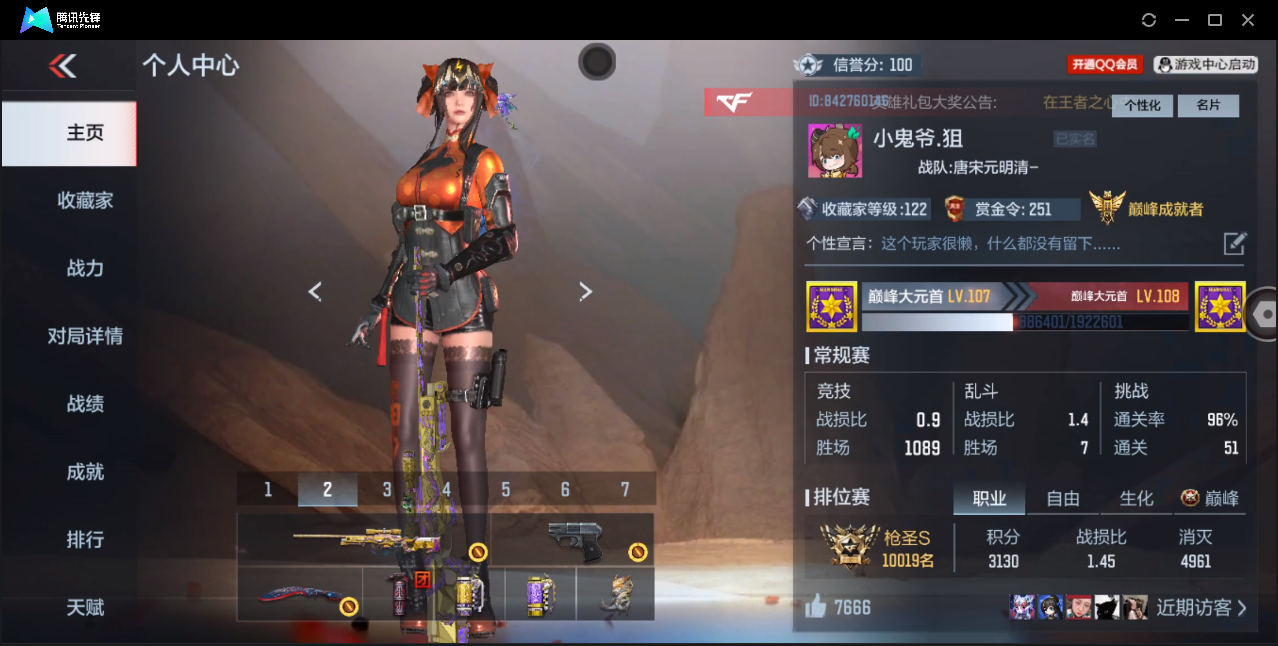This screenshot has height=646, width=1278.
Task: Select the 战力 sidebar entry
Action: click(x=85, y=268)
